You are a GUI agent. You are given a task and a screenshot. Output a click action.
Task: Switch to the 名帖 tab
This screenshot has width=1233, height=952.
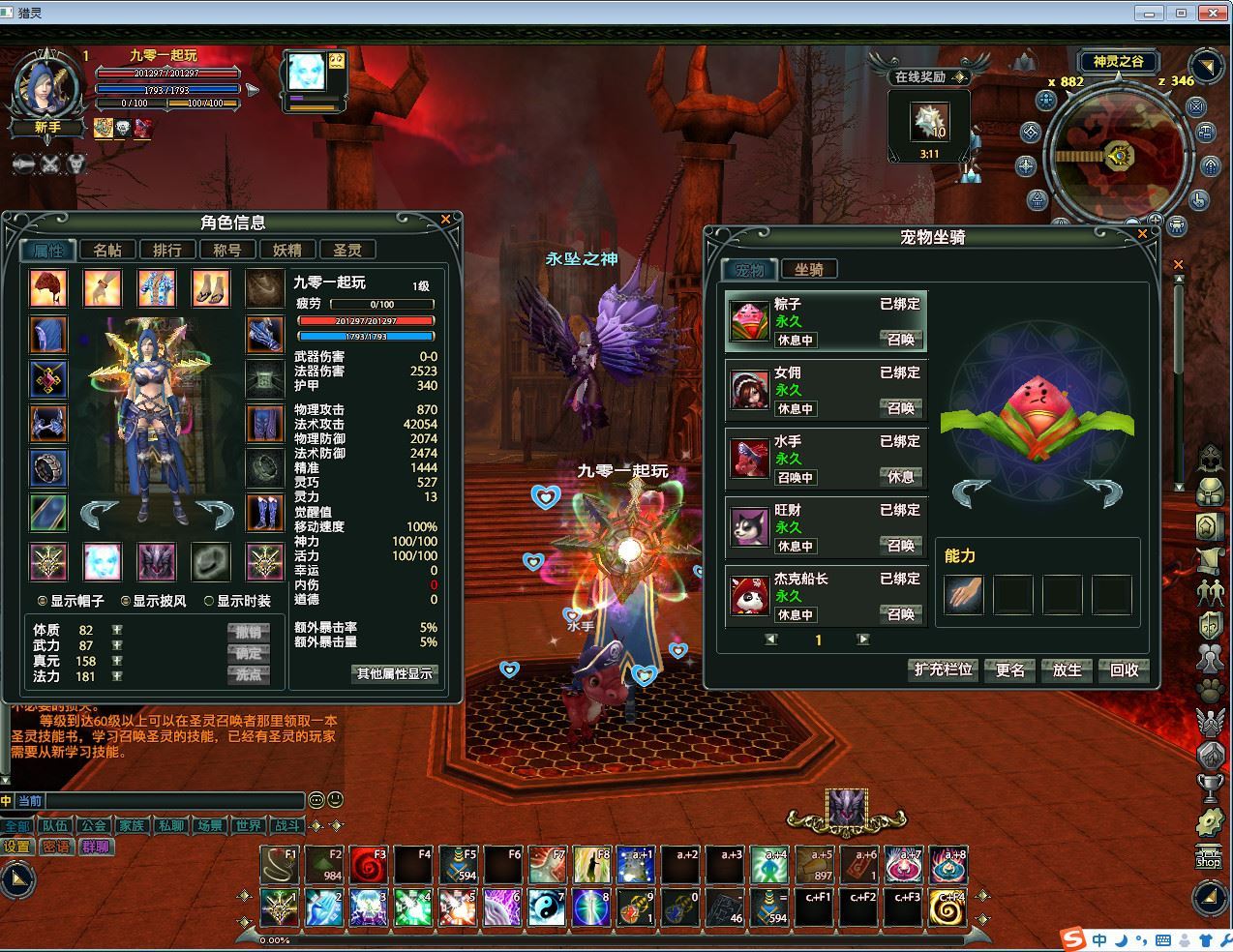click(107, 250)
